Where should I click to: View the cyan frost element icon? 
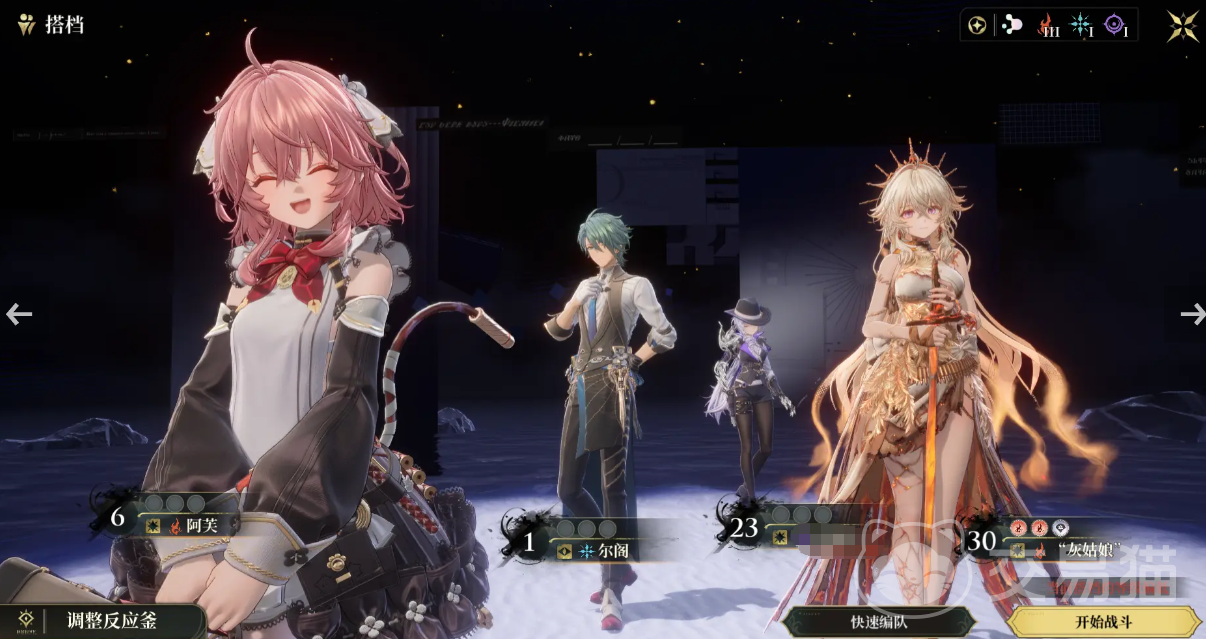coord(1081,25)
